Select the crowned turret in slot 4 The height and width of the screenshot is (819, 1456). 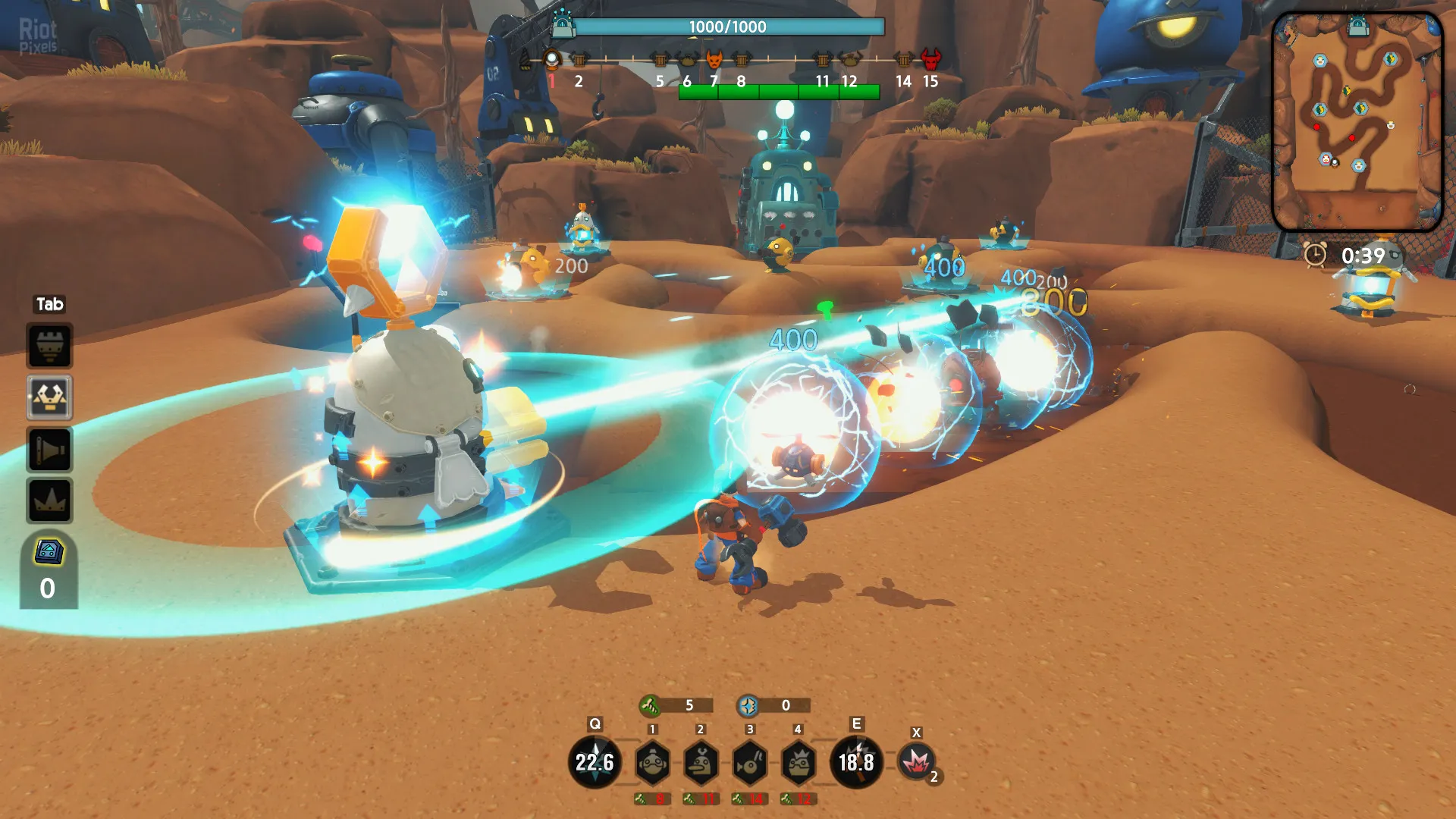799,763
